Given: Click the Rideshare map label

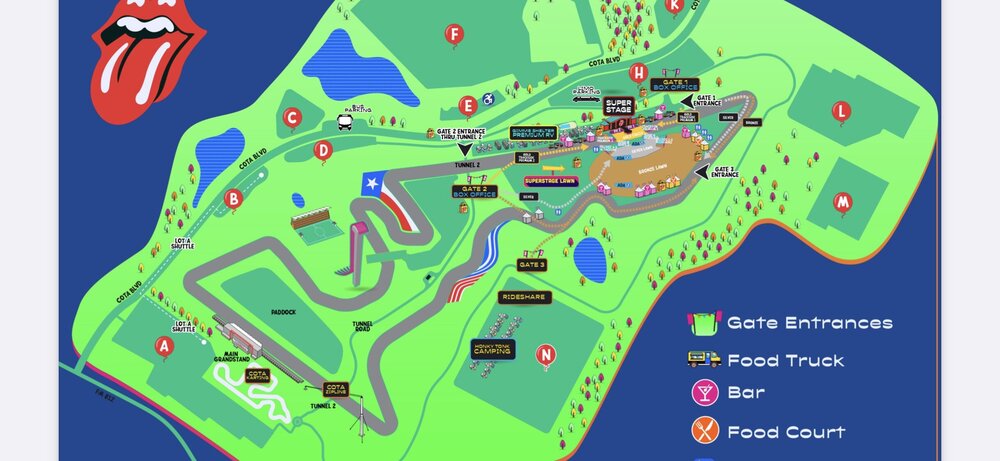Looking at the screenshot, I should tap(525, 297).
